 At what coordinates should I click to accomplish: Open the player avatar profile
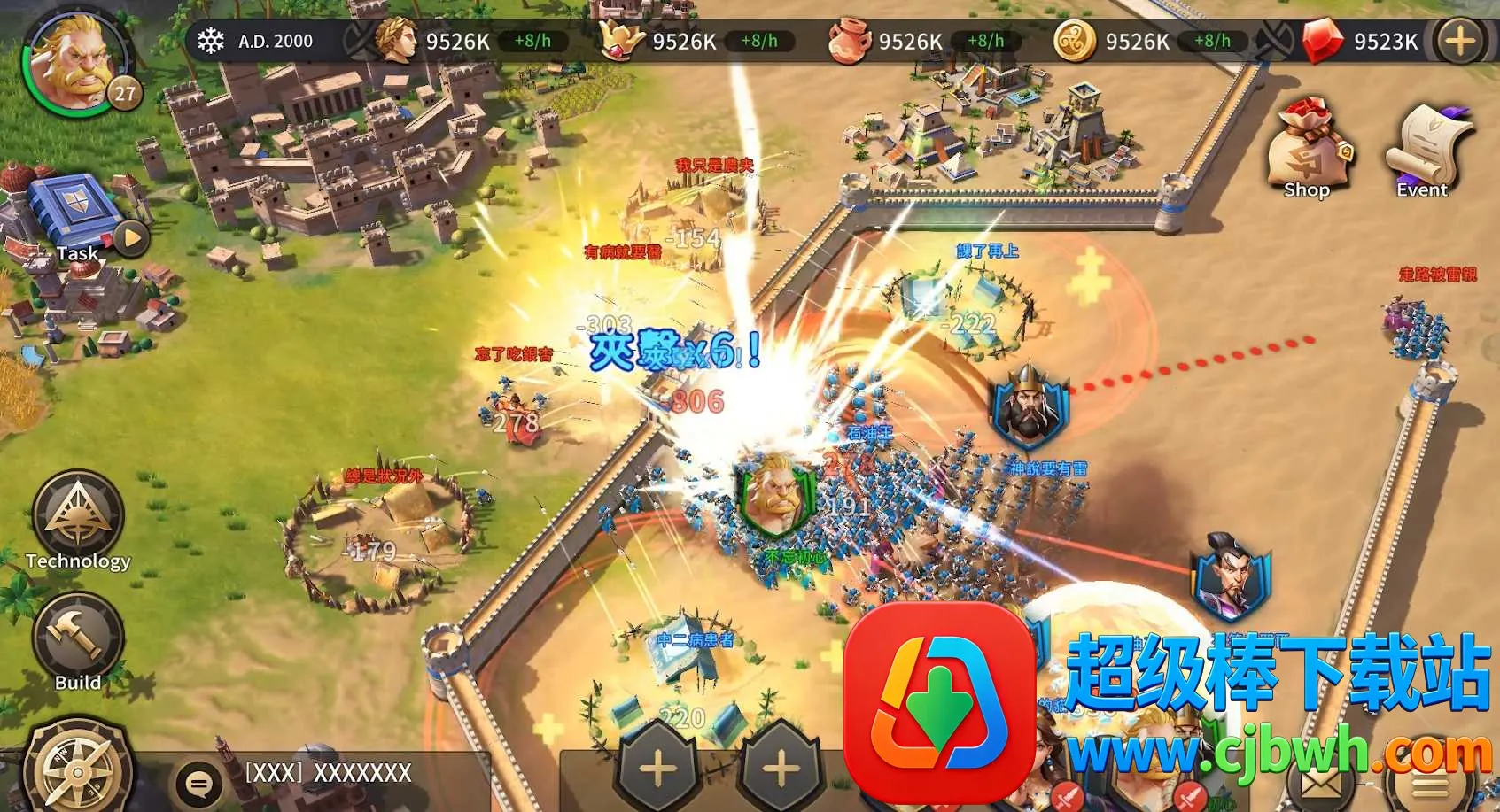tap(76, 62)
